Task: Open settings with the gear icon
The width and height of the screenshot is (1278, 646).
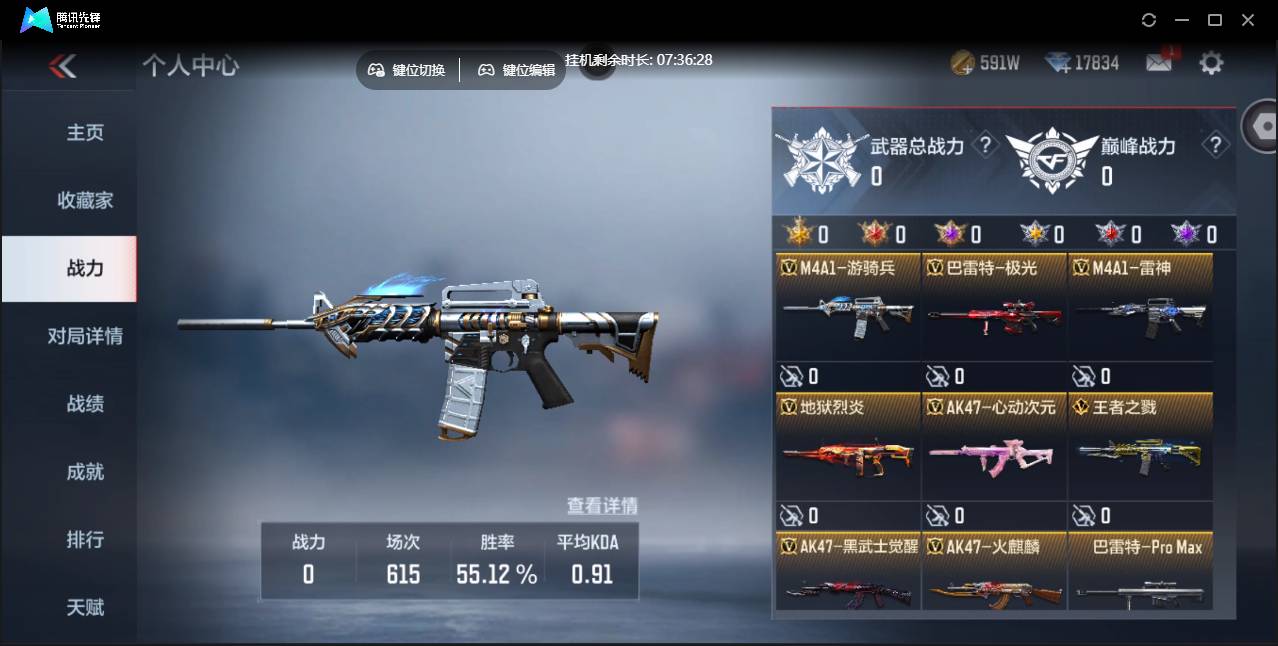Action: point(1211,64)
